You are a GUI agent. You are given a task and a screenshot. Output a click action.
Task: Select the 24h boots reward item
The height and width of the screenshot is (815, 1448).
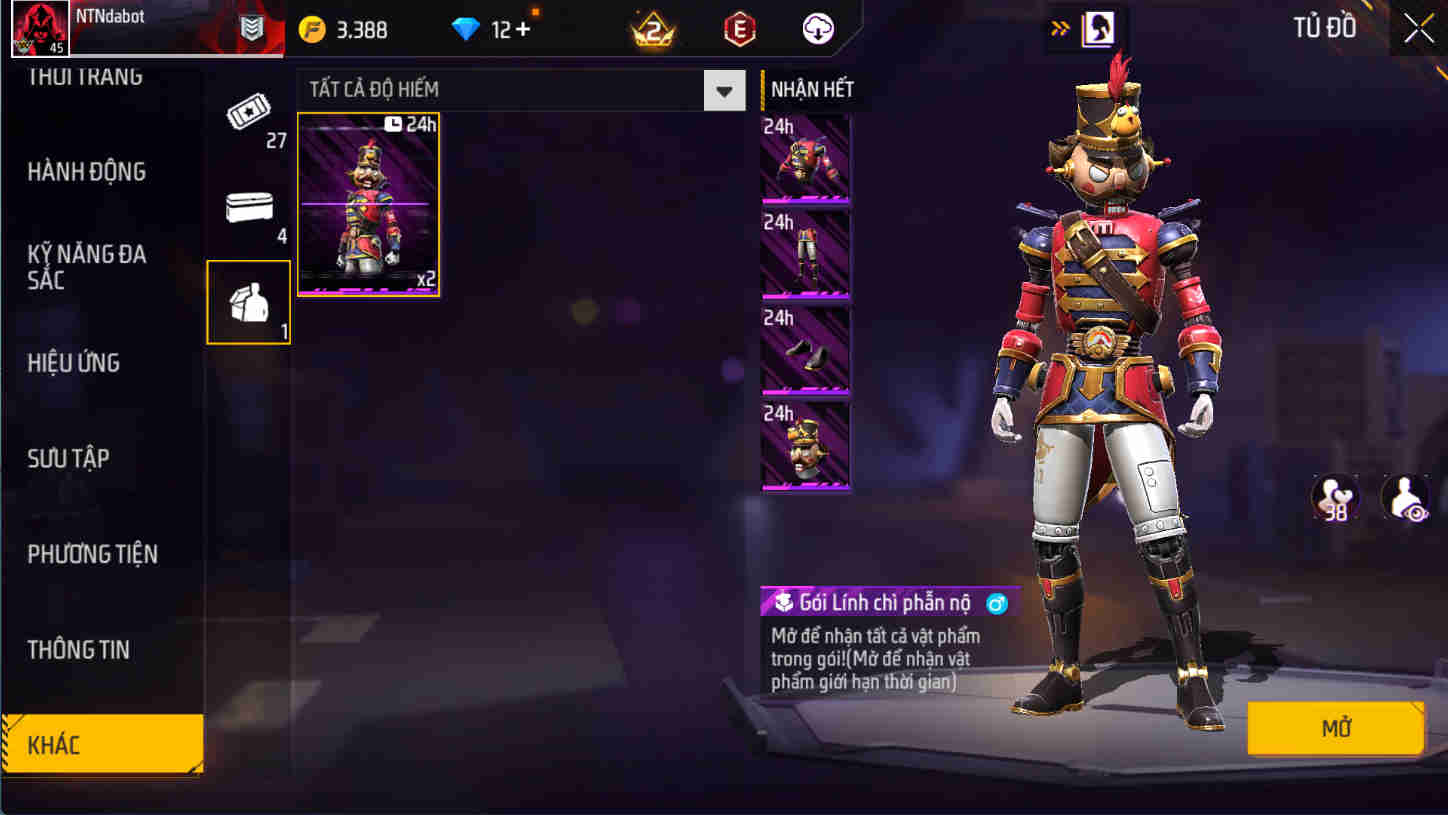coord(805,349)
